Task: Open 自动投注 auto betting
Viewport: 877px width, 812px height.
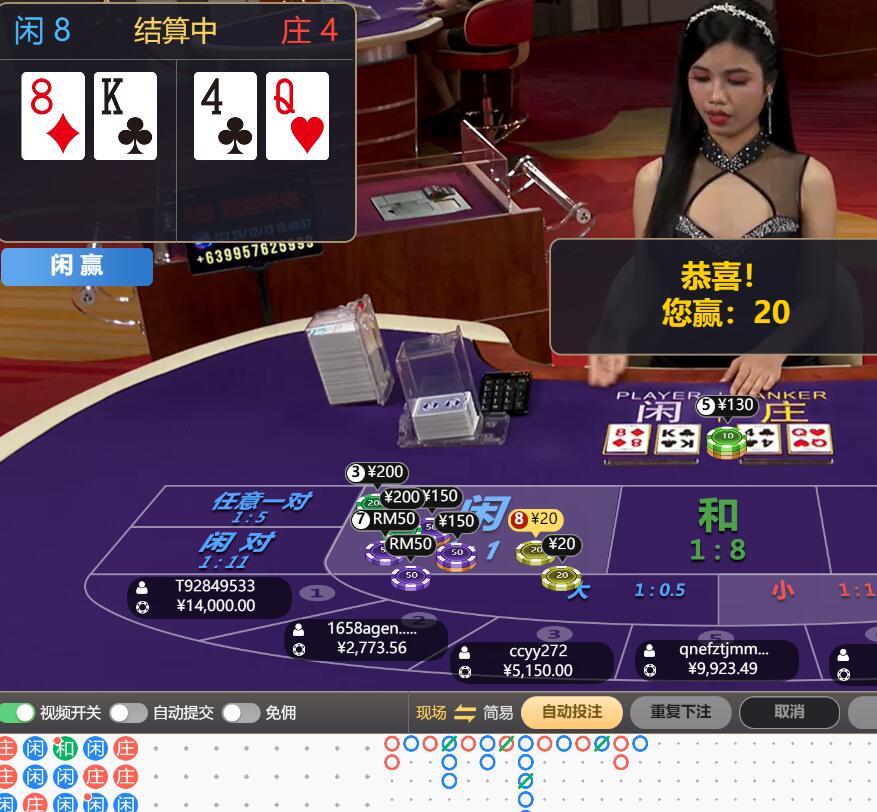Action: (572, 712)
